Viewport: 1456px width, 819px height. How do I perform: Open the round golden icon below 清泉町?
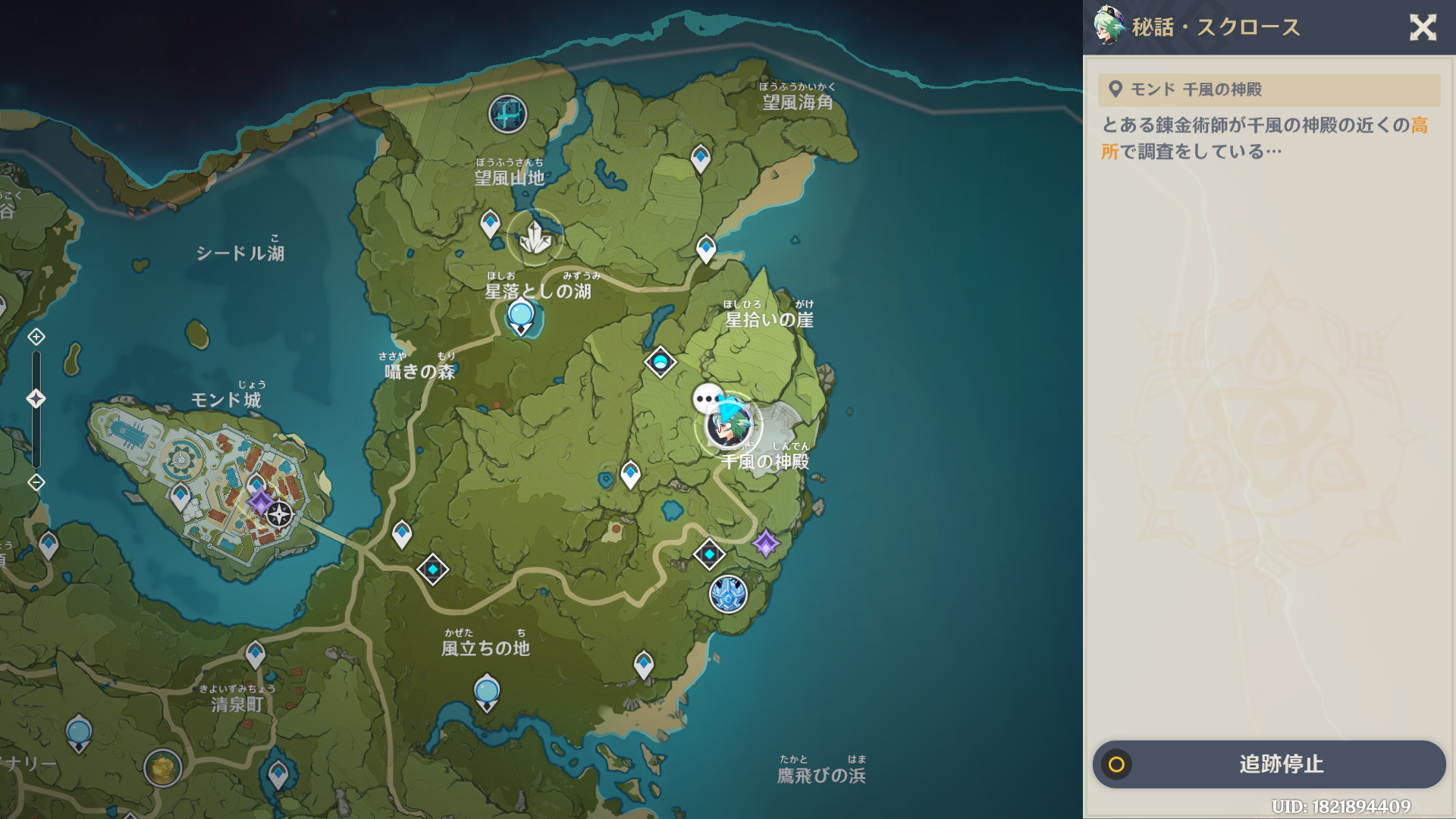pyautogui.click(x=162, y=768)
